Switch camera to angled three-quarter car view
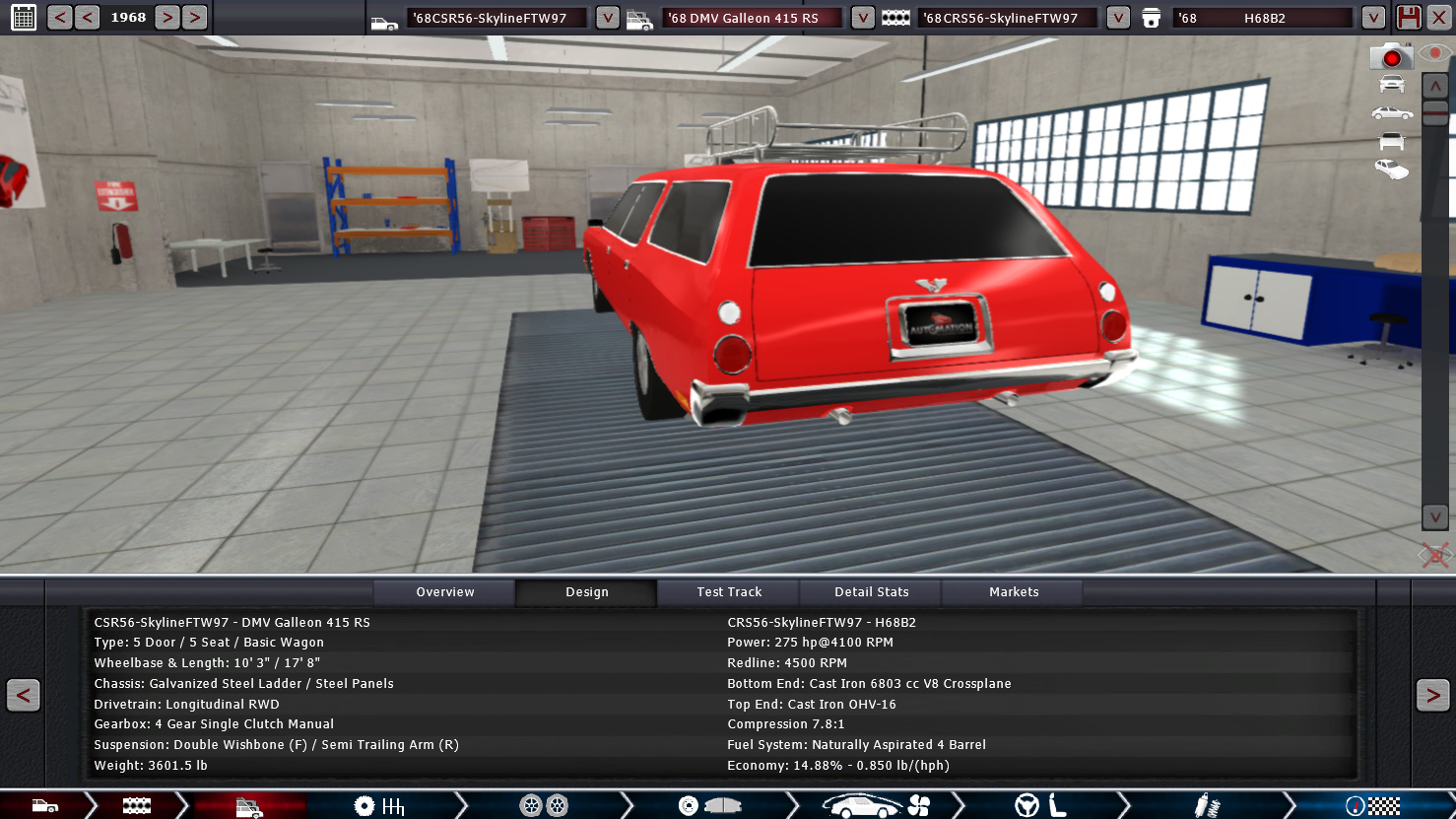Screen dimensions: 1456x819 [1391, 170]
